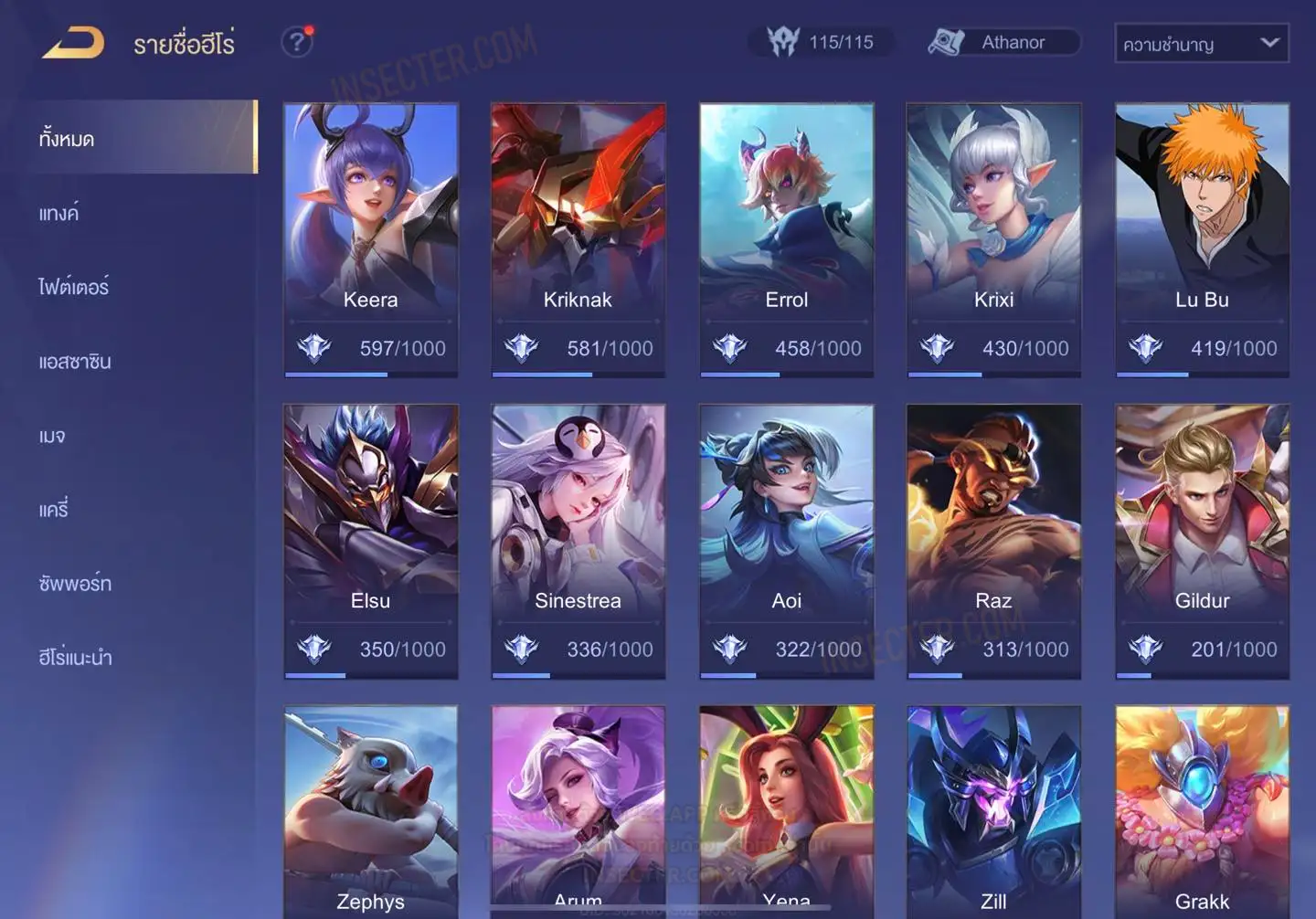This screenshot has width=1316, height=919.
Task: Choose the Zephys hero card
Action: (x=370, y=811)
